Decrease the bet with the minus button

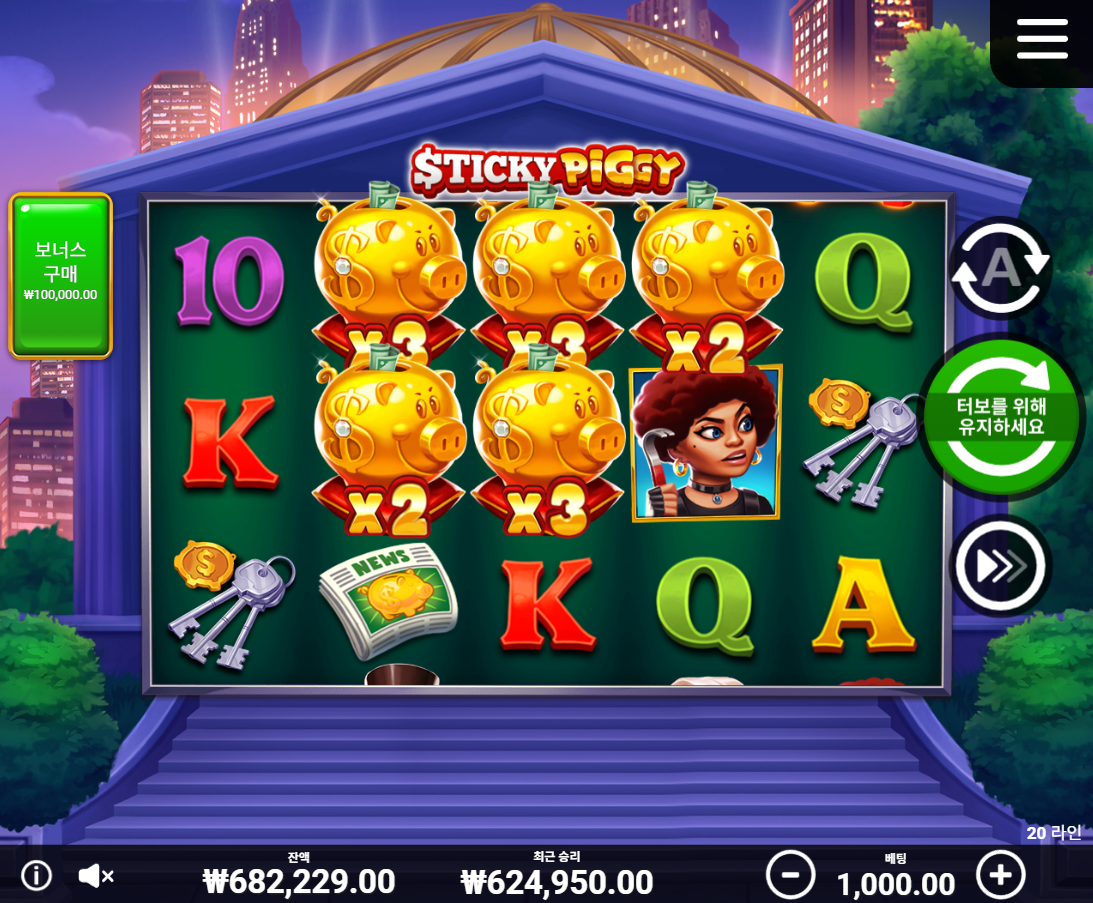[x=790, y=875]
